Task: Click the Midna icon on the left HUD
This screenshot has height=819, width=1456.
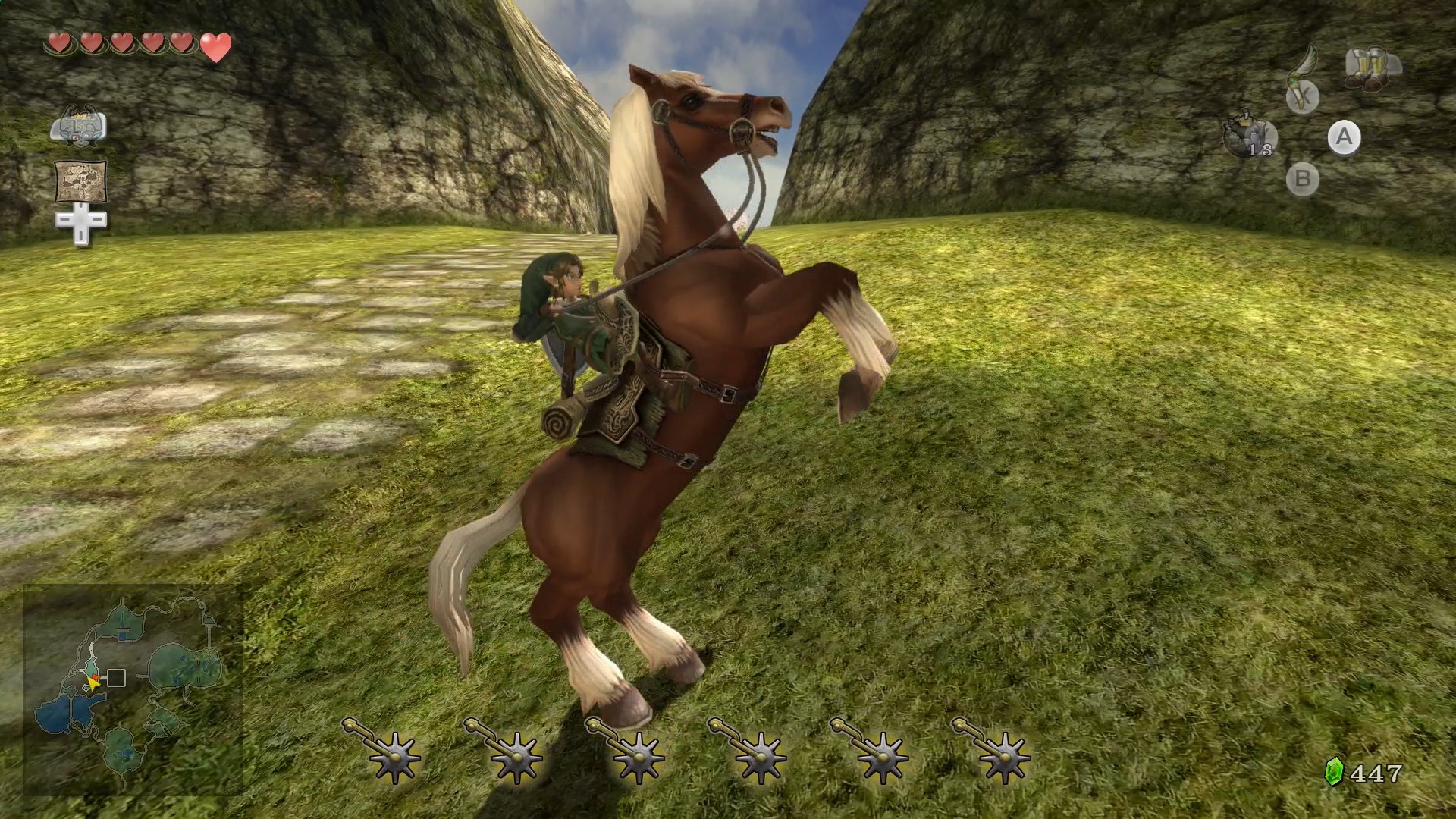Action: 79,125
